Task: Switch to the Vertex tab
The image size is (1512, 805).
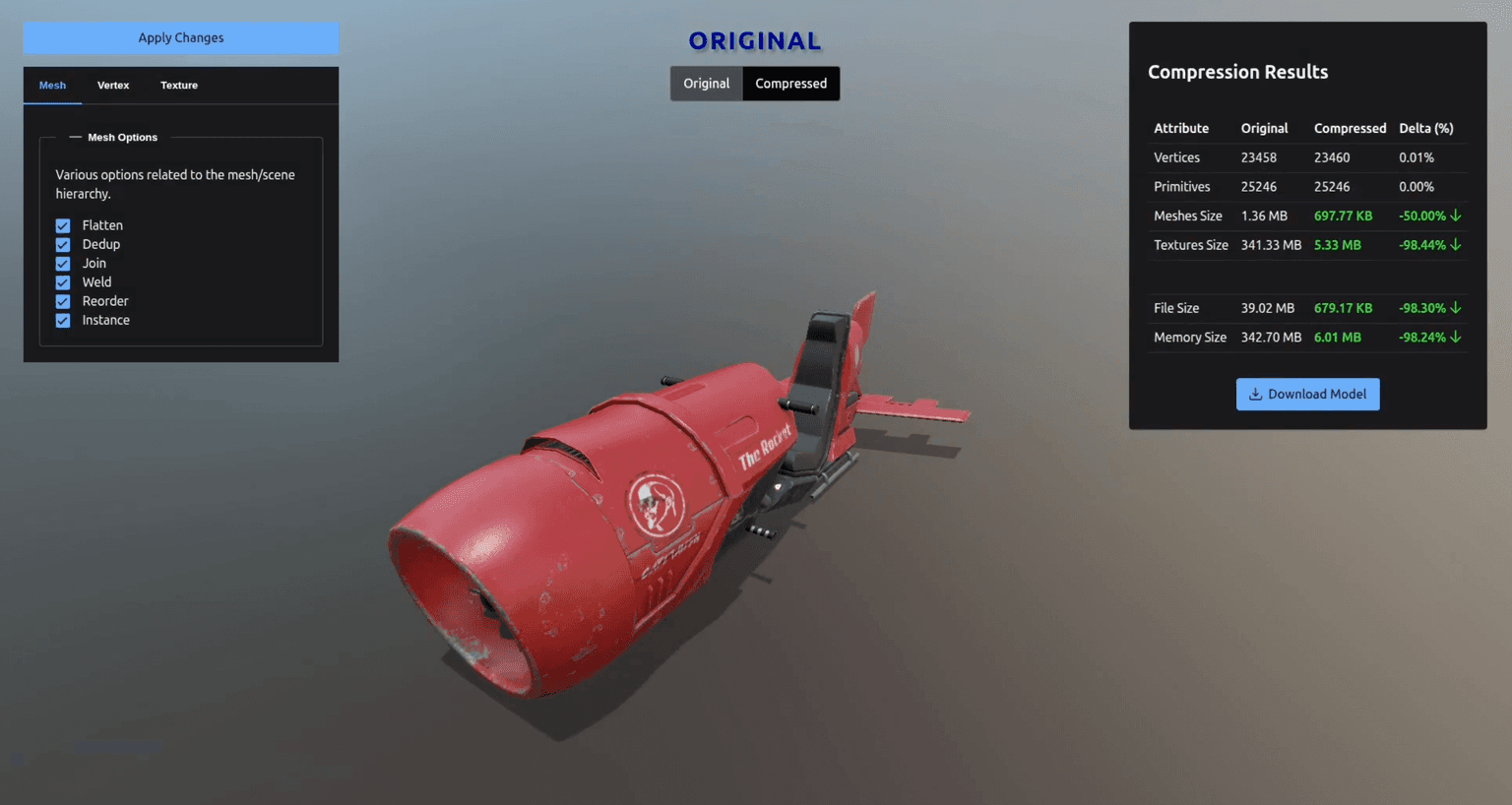Action: (113, 86)
